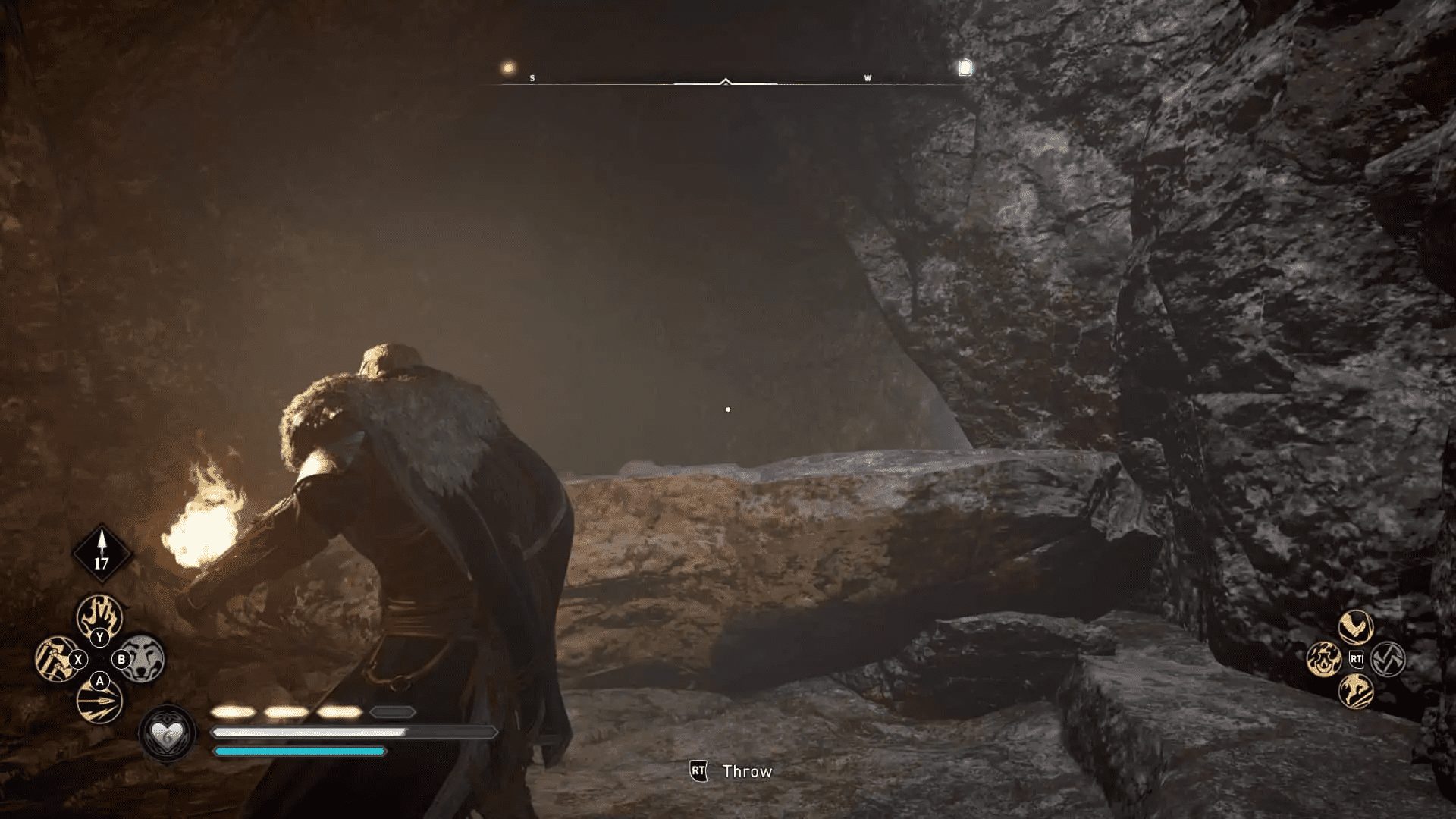Image resolution: width=1456 pixels, height=819 pixels.
Task: Select the fiery hand ability on the Y slot
Action: click(100, 617)
